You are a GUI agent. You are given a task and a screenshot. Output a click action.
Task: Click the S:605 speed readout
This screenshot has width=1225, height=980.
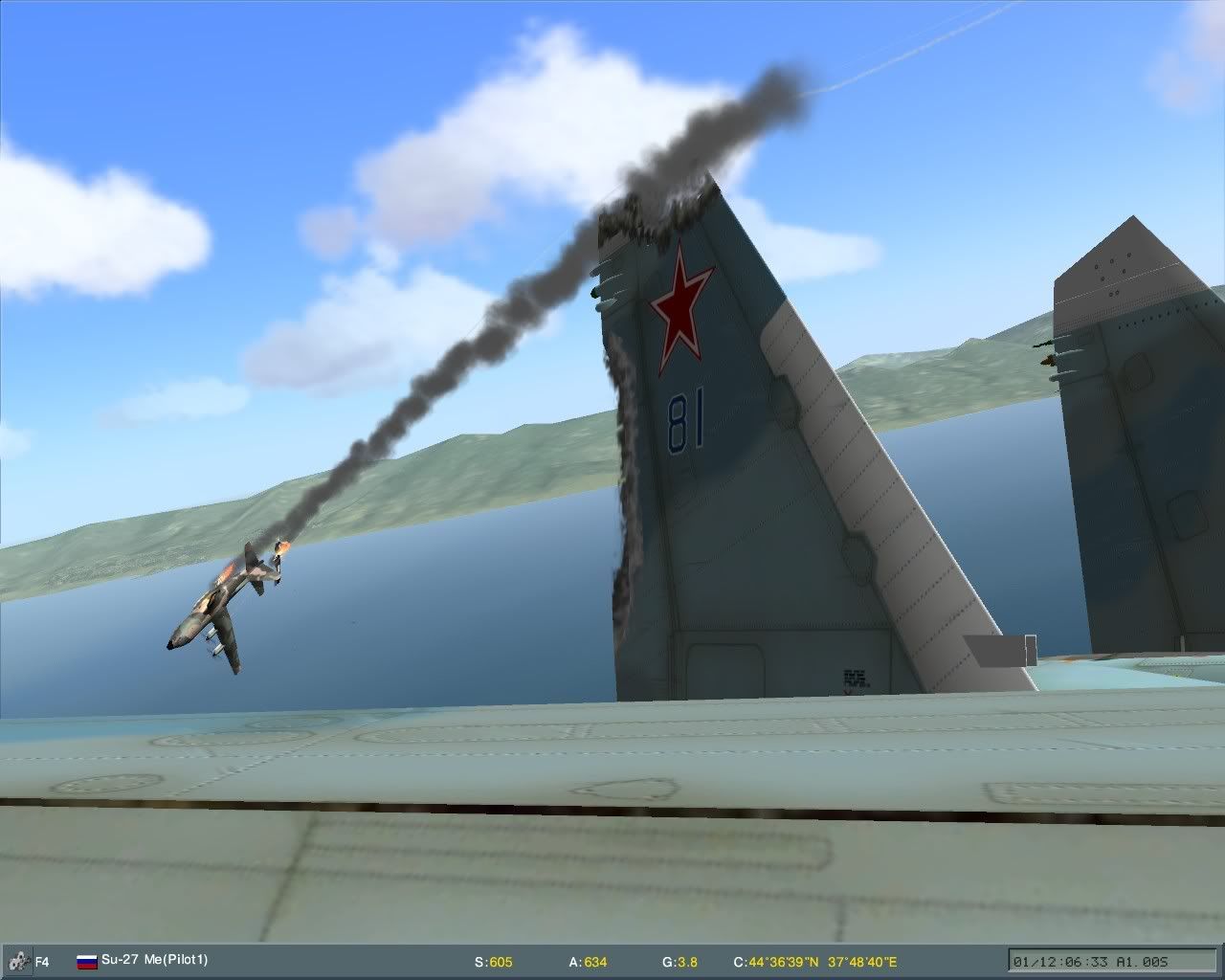[493, 963]
